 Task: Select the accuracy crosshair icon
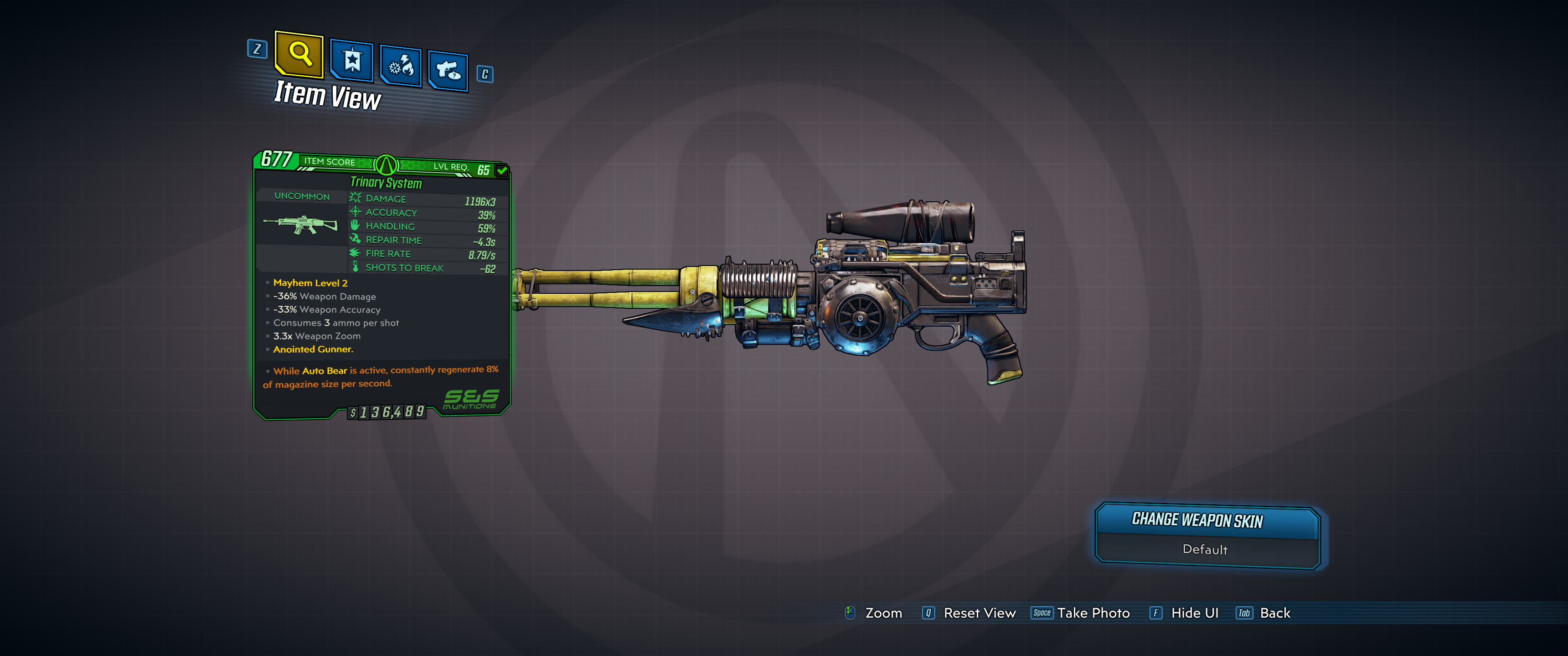pos(355,212)
